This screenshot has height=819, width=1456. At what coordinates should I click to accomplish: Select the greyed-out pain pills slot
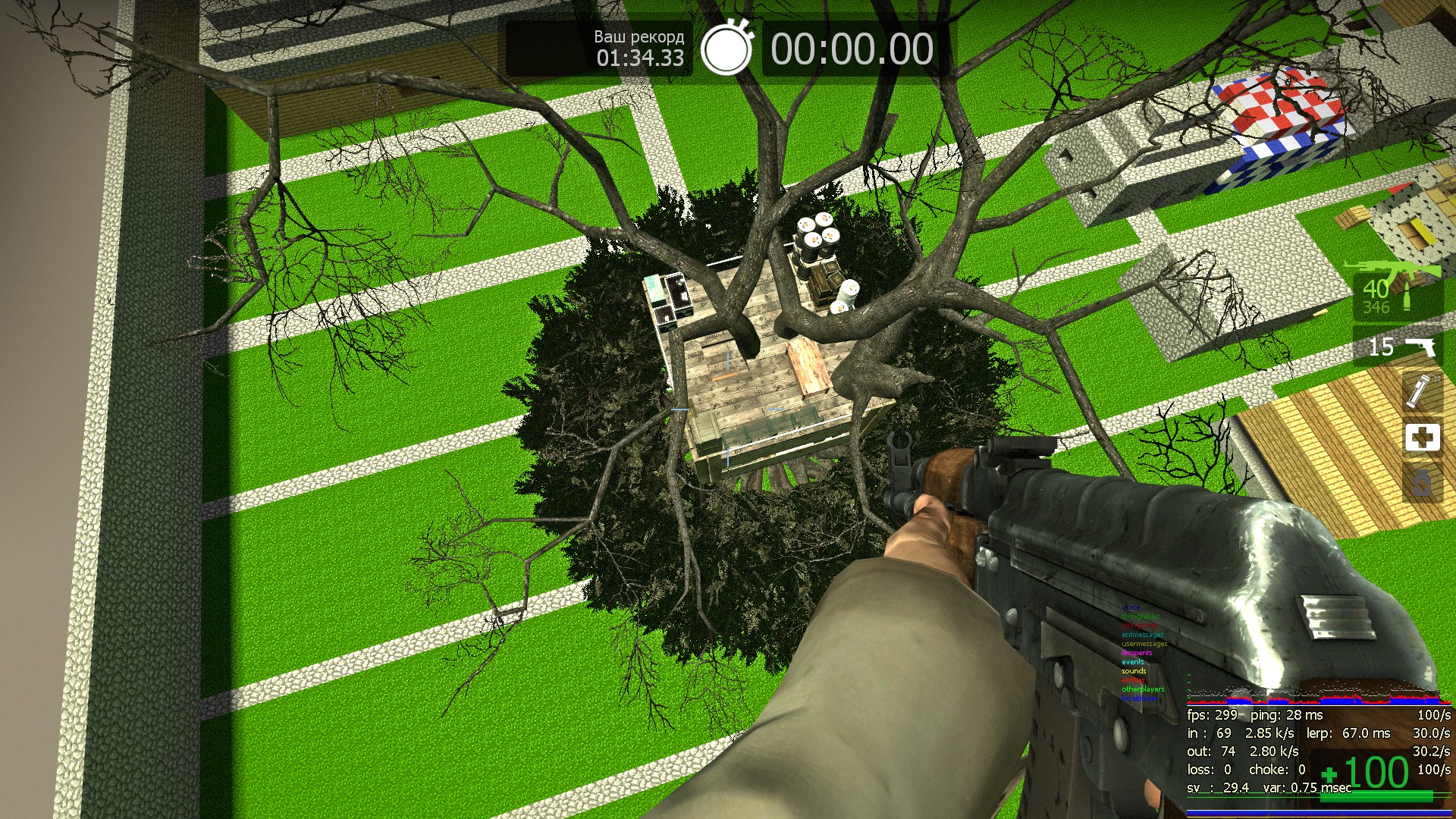(x=1422, y=482)
